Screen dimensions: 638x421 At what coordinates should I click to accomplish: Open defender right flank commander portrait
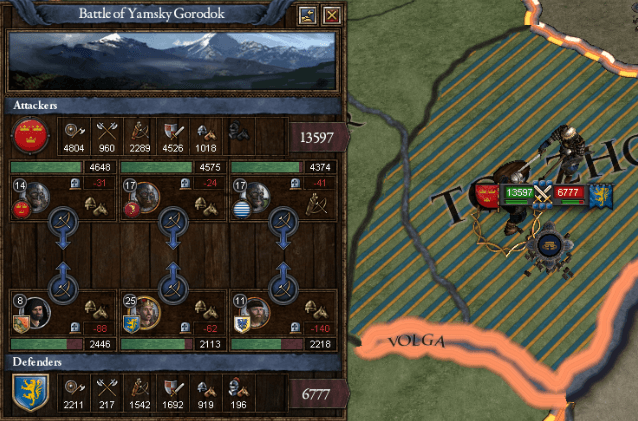point(257,310)
